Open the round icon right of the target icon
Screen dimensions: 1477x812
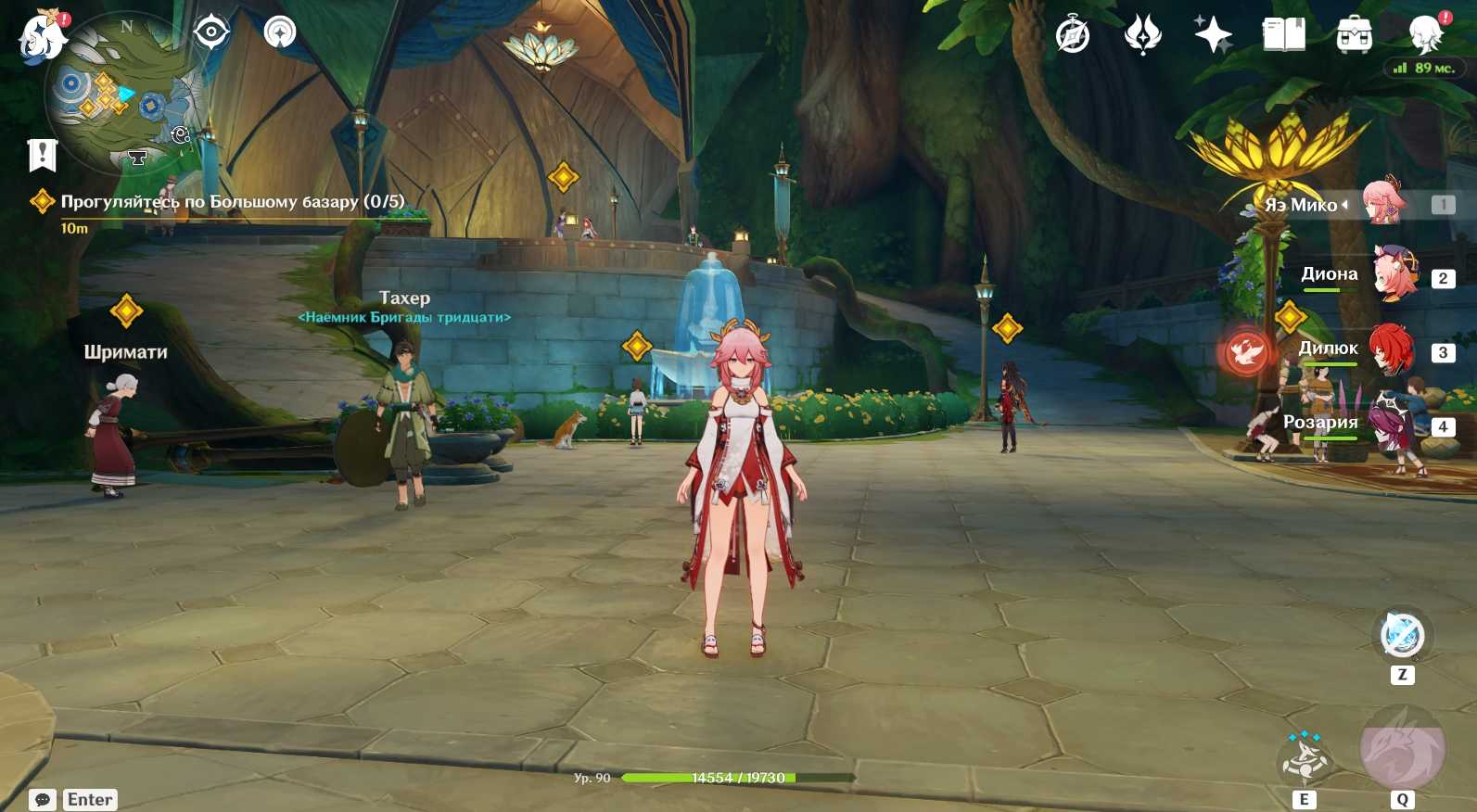[x=279, y=32]
